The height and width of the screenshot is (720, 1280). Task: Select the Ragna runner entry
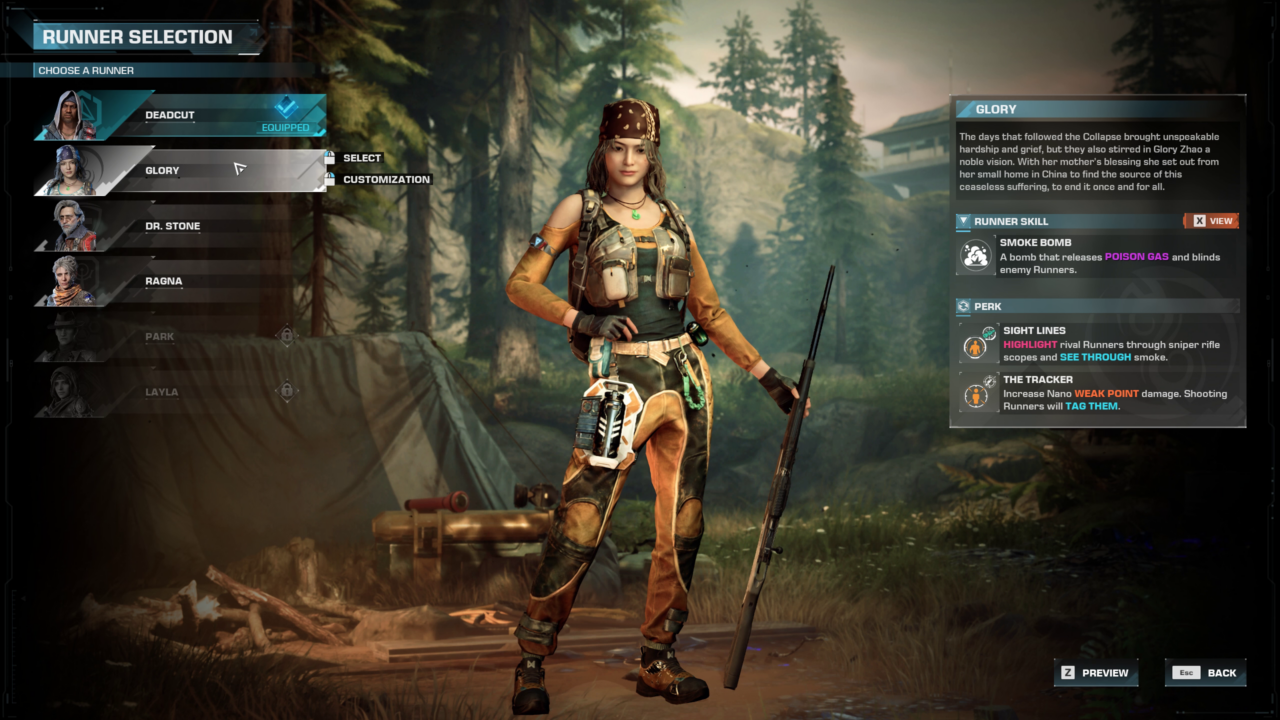pyautogui.click(x=180, y=281)
